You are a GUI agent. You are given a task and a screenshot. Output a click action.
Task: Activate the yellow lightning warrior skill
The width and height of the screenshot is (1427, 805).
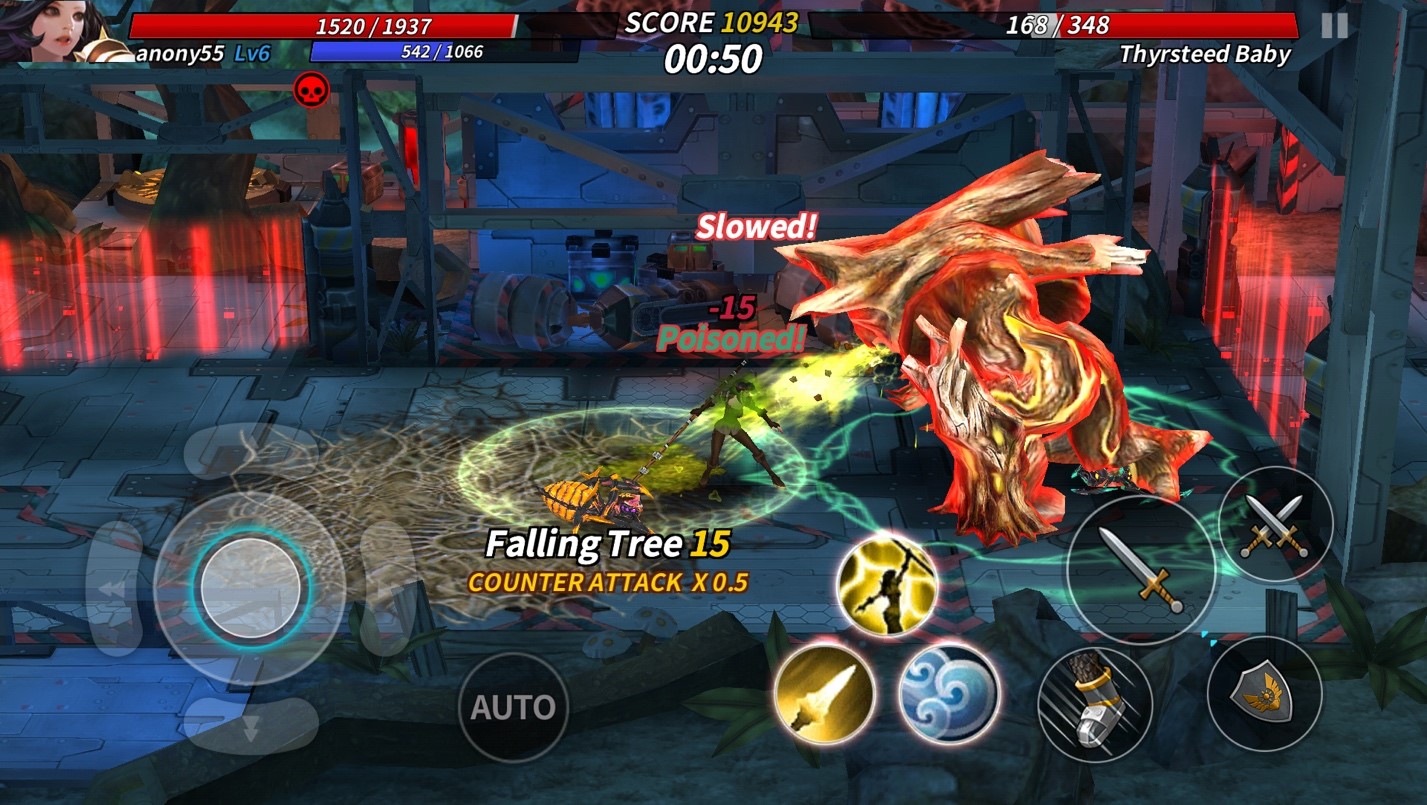[x=886, y=583]
